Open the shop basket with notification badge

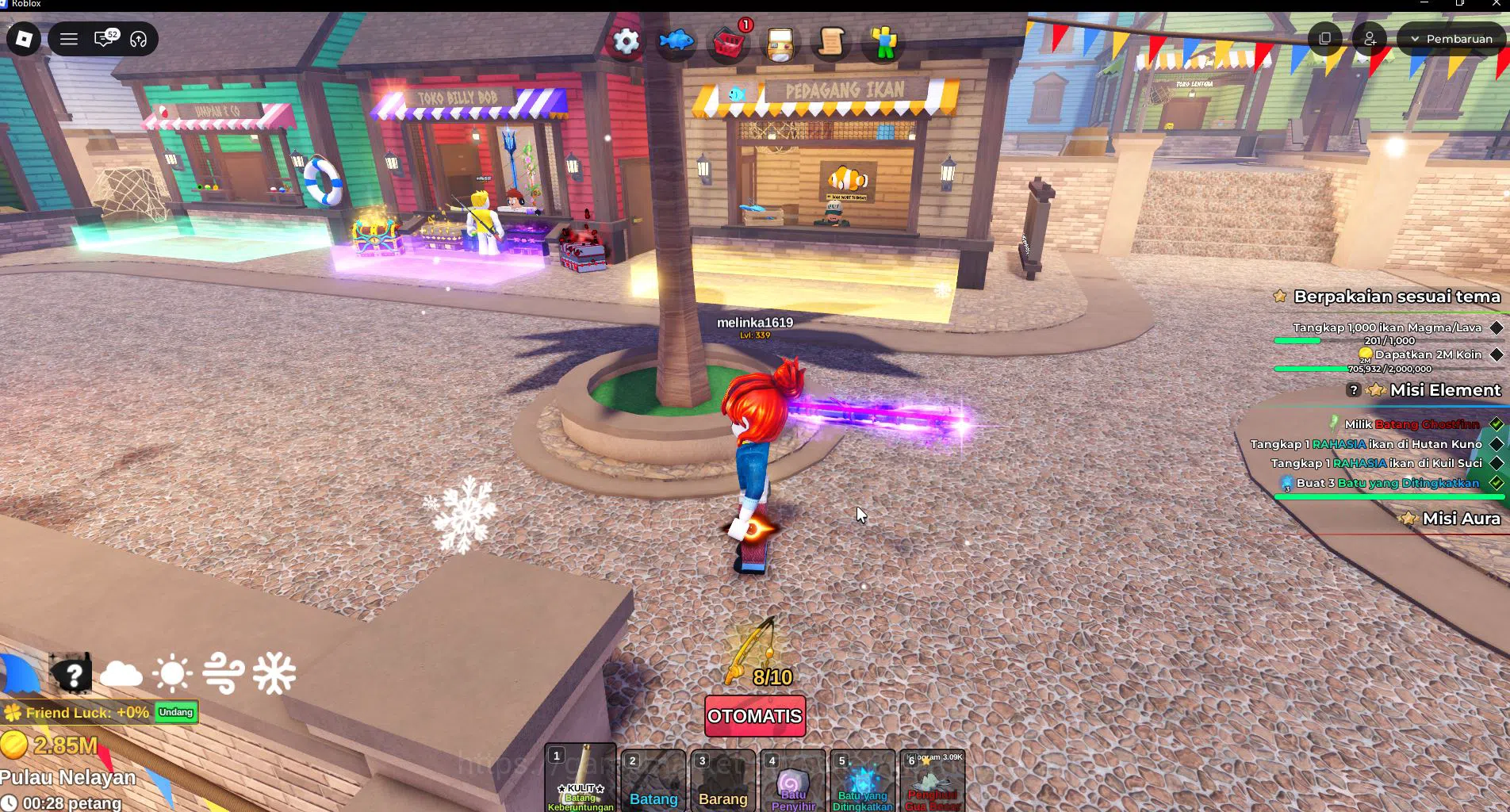[729, 44]
